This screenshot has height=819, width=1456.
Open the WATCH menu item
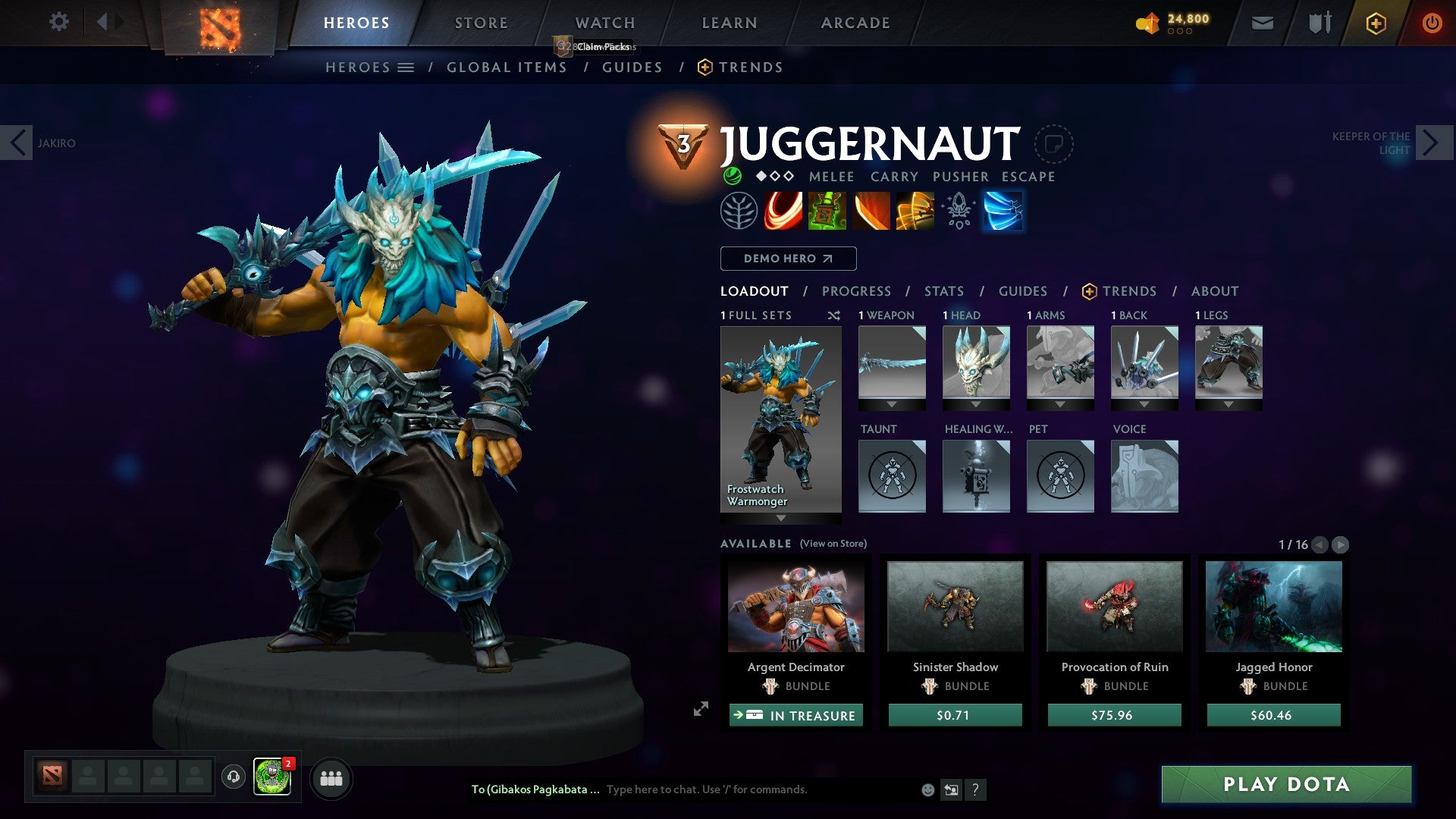click(604, 22)
